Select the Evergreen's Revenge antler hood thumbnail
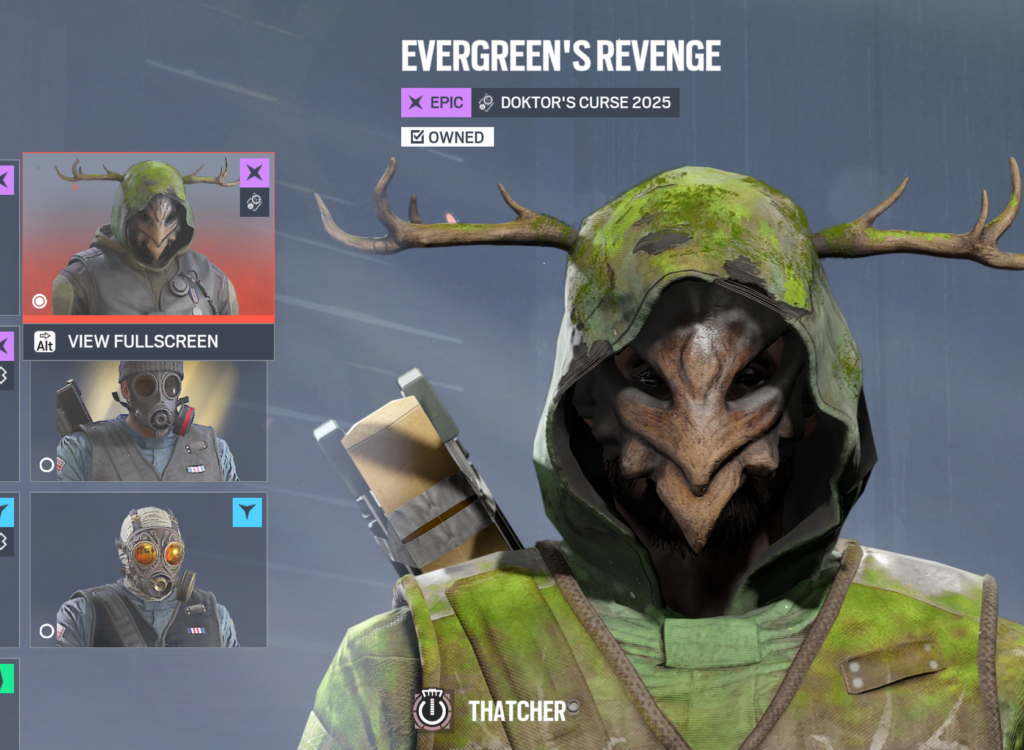 (x=148, y=237)
